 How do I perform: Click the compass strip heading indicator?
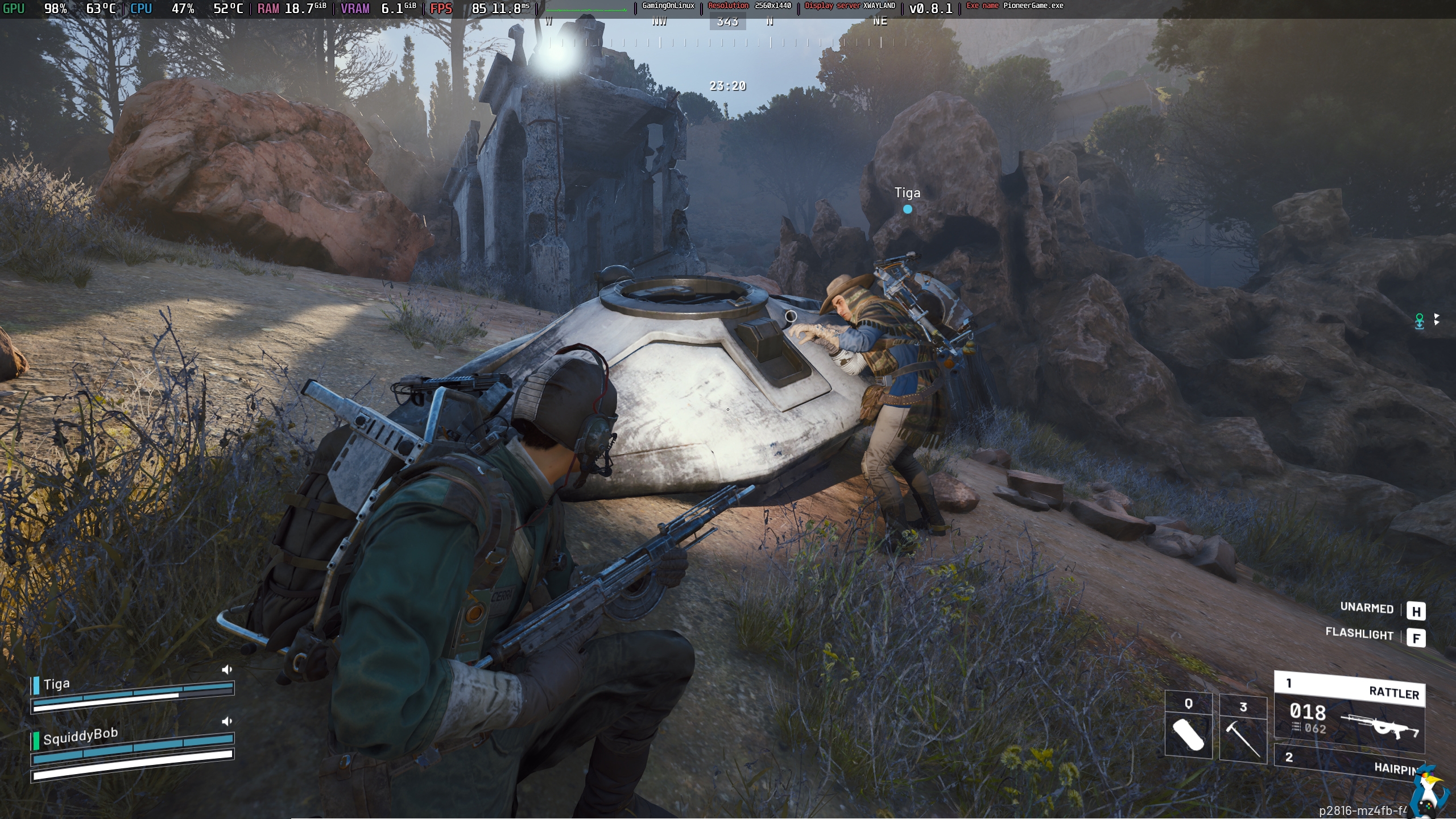tap(727, 22)
